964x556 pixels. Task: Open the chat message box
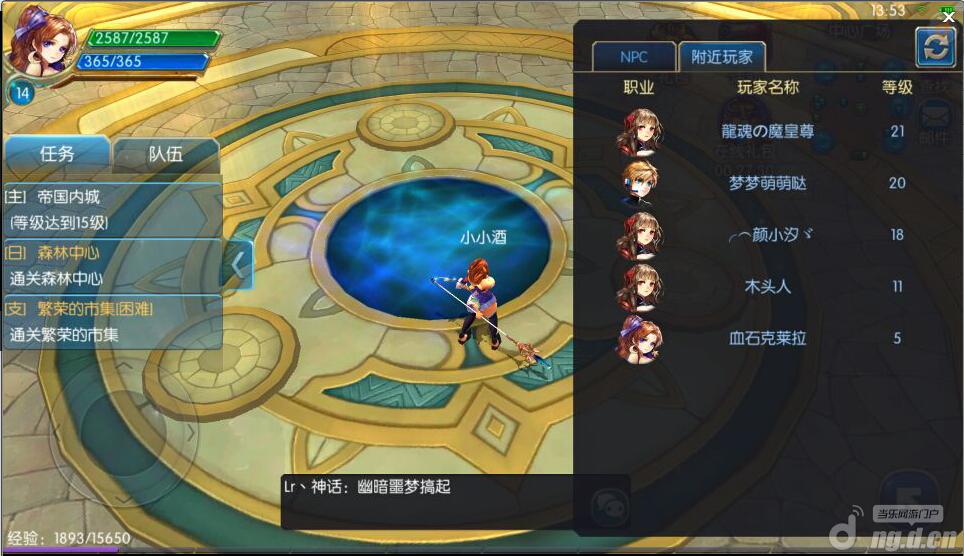[x=455, y=501]
